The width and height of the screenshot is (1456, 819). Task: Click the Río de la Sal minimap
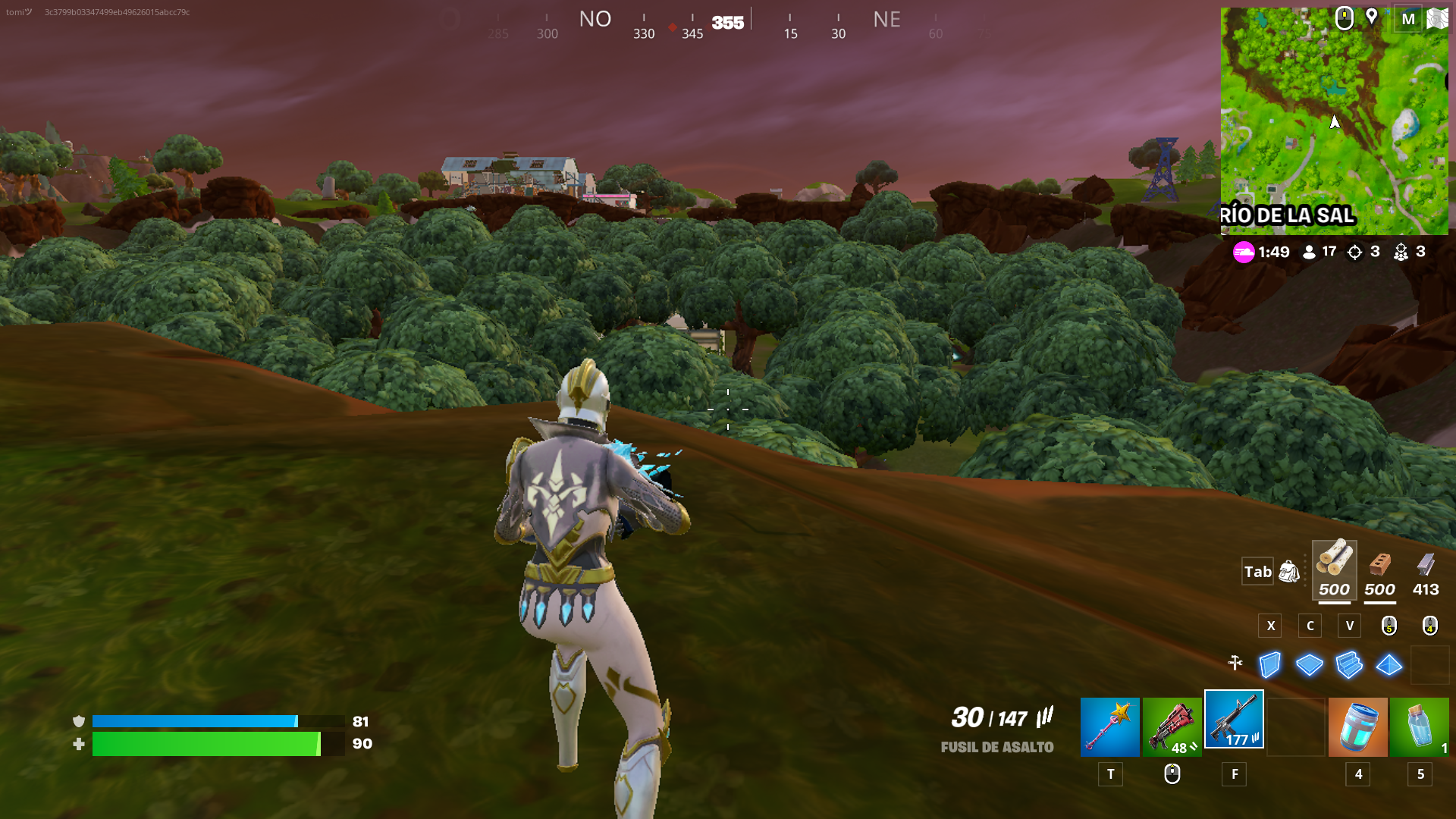(x=1334, y=121)
